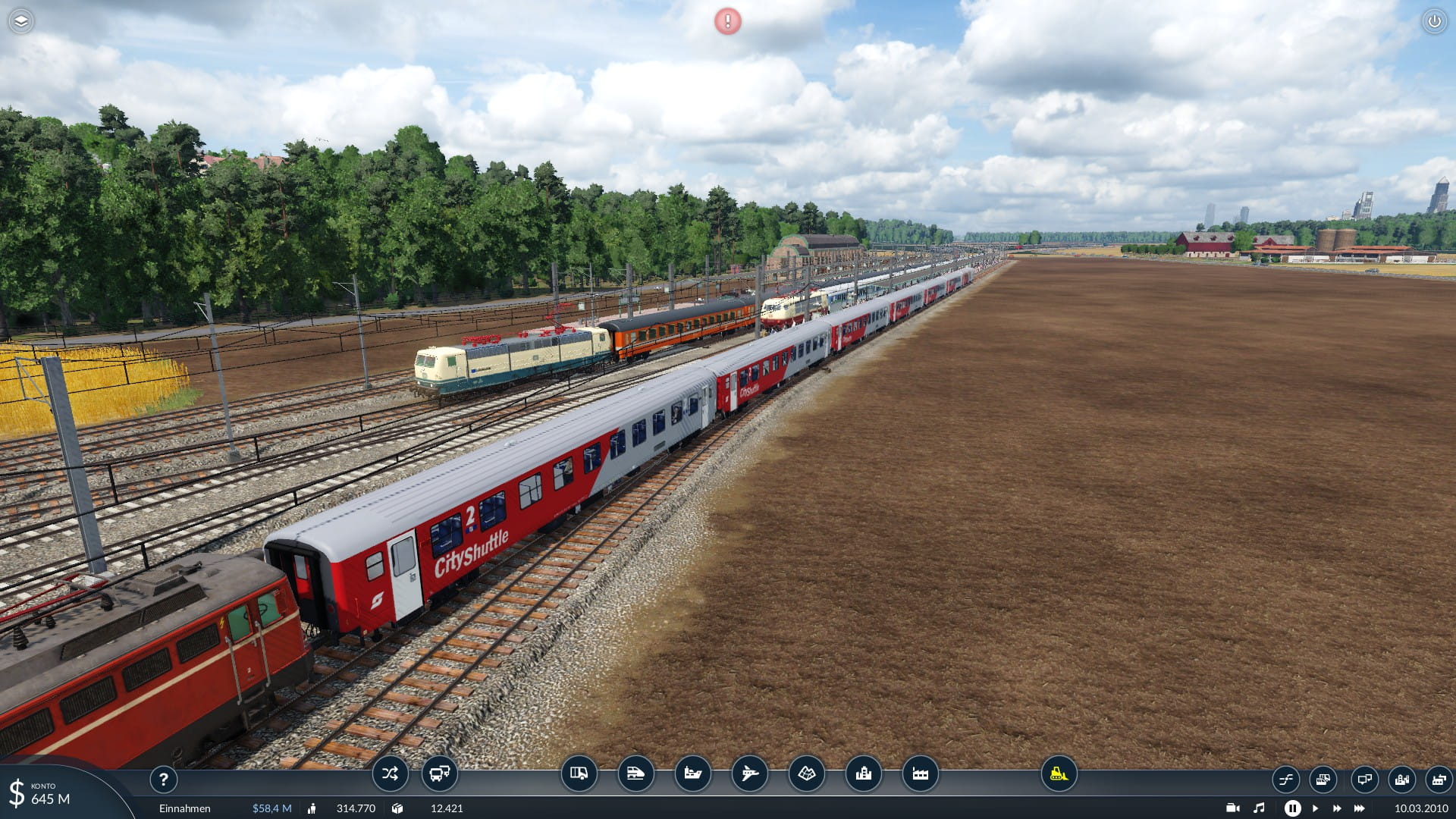Open the air construction airplane menu
The width and height of the screenshot is (1456, 819).
coord(749,774)
